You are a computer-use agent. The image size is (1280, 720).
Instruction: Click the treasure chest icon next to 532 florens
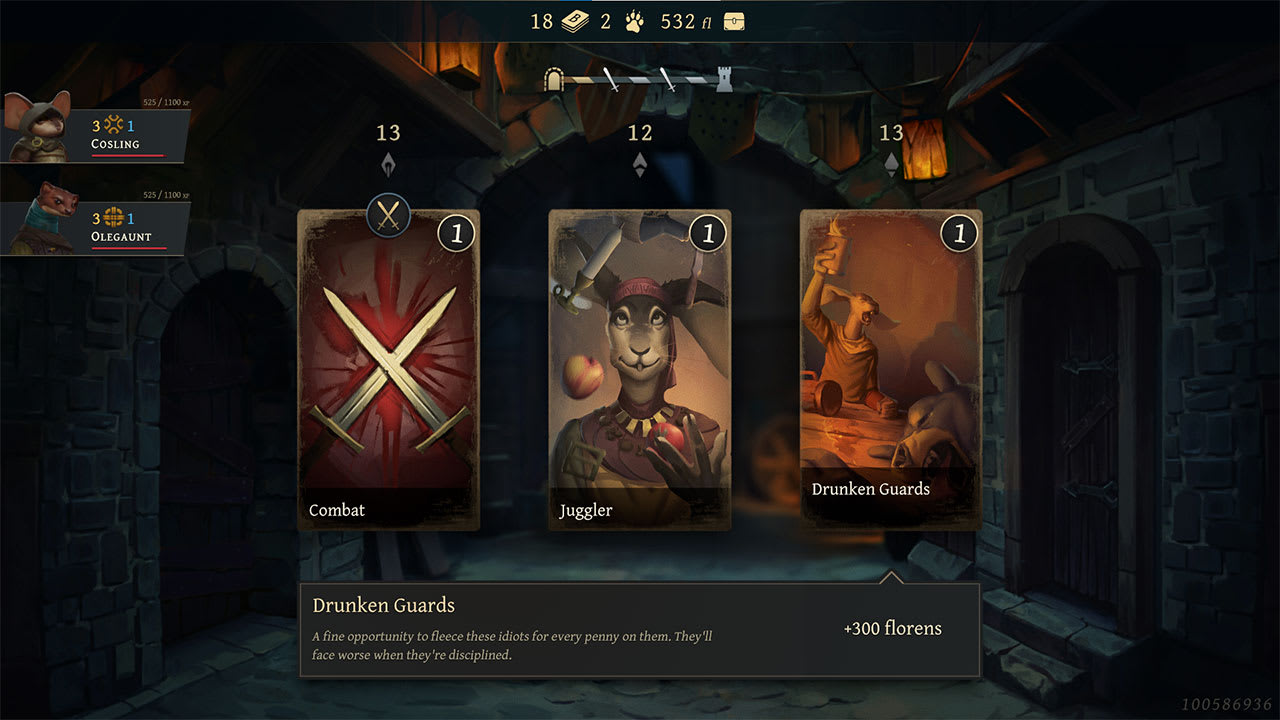[733, 20]
